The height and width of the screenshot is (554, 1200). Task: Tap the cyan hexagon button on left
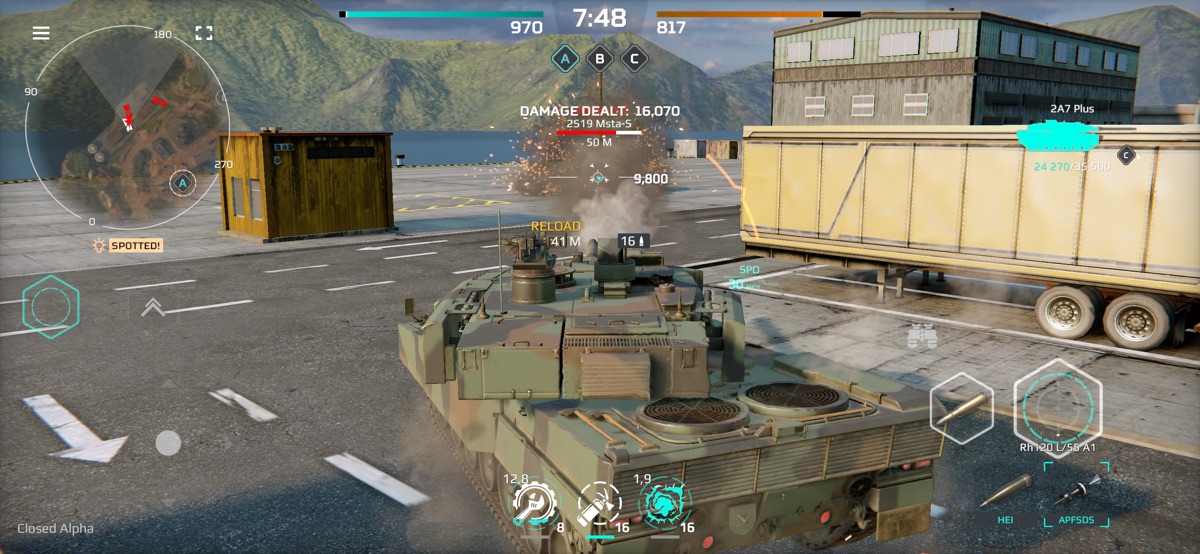point(50,306)
